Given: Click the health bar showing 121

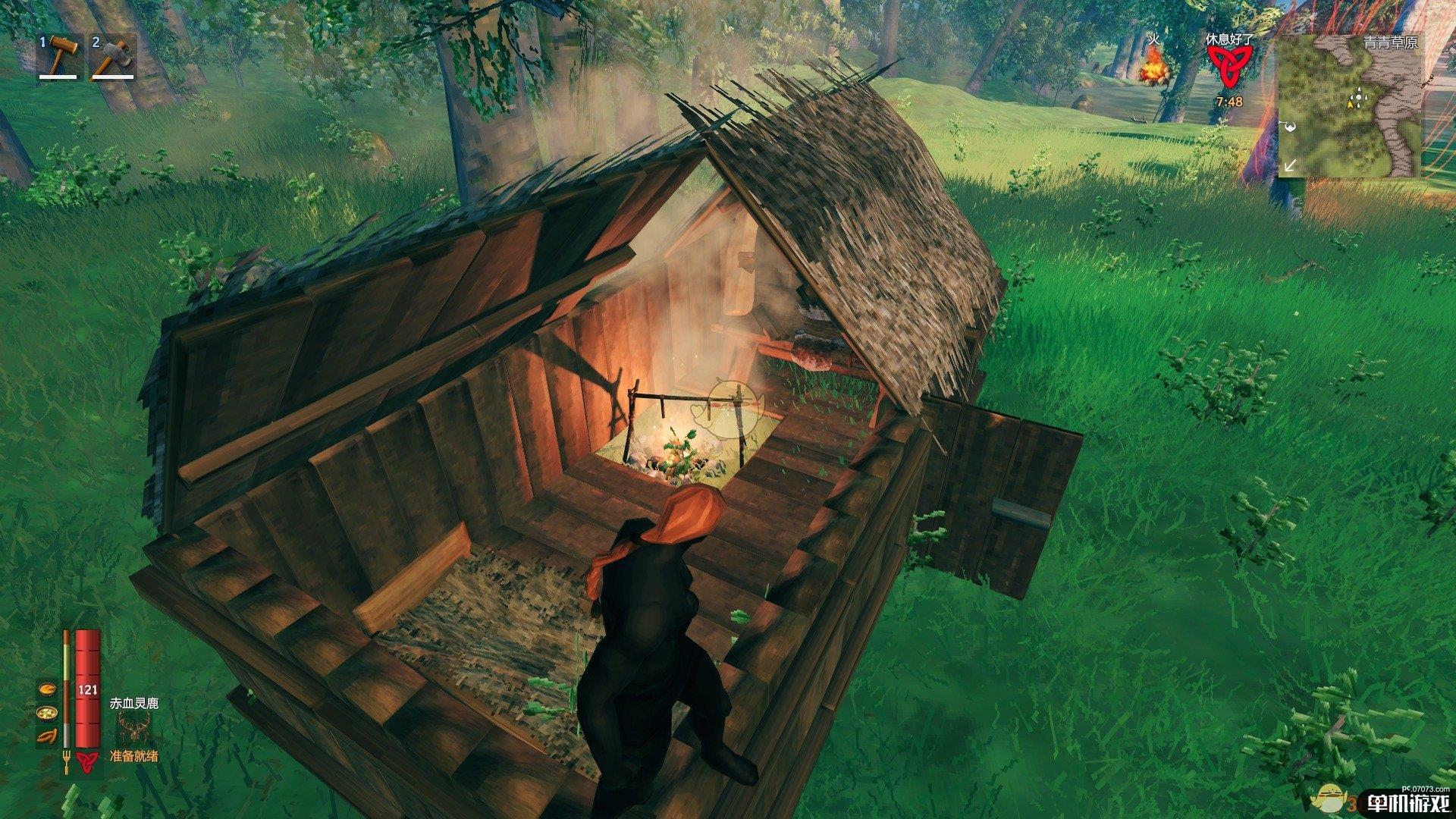Looking at the screenshot, I should coord(87,689).
